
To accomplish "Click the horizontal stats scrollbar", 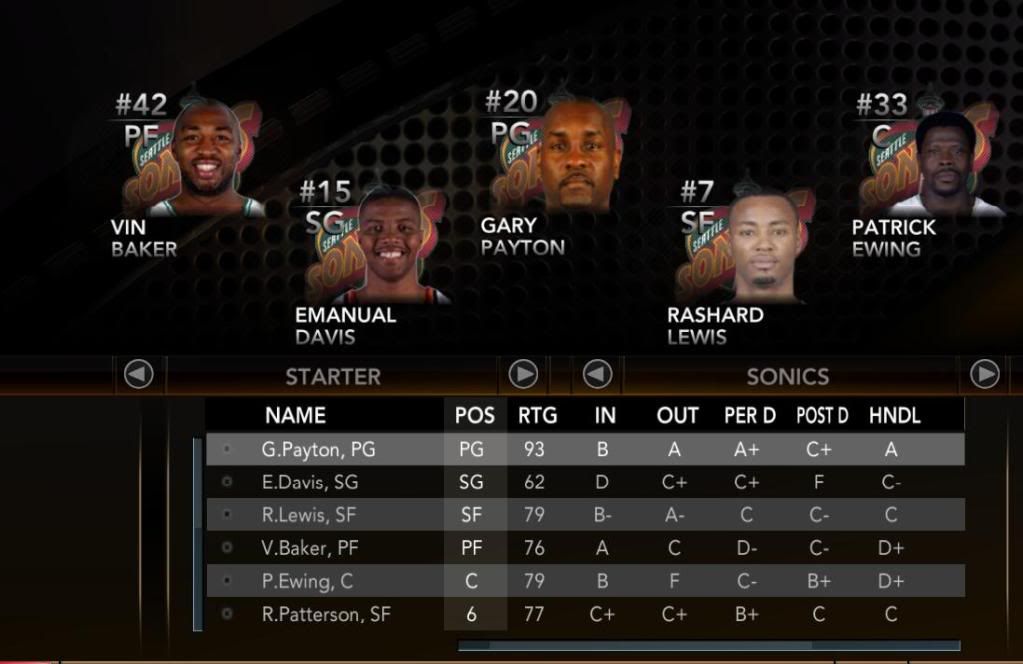I will (708, 646).
